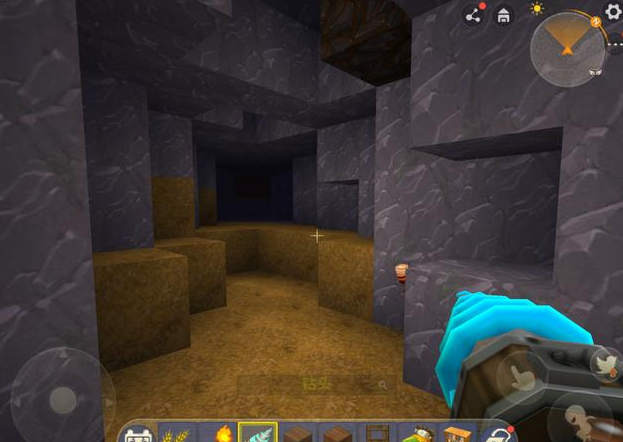The width and height of the screenshot is (623, 442).
Task: Select the highlighted drill slot
Action: [258, 433]
